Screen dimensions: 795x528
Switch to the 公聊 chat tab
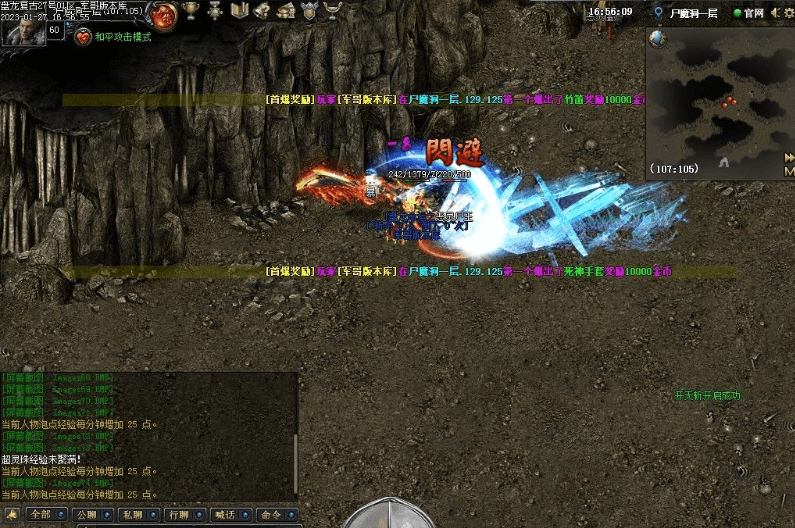click(86, 514)
